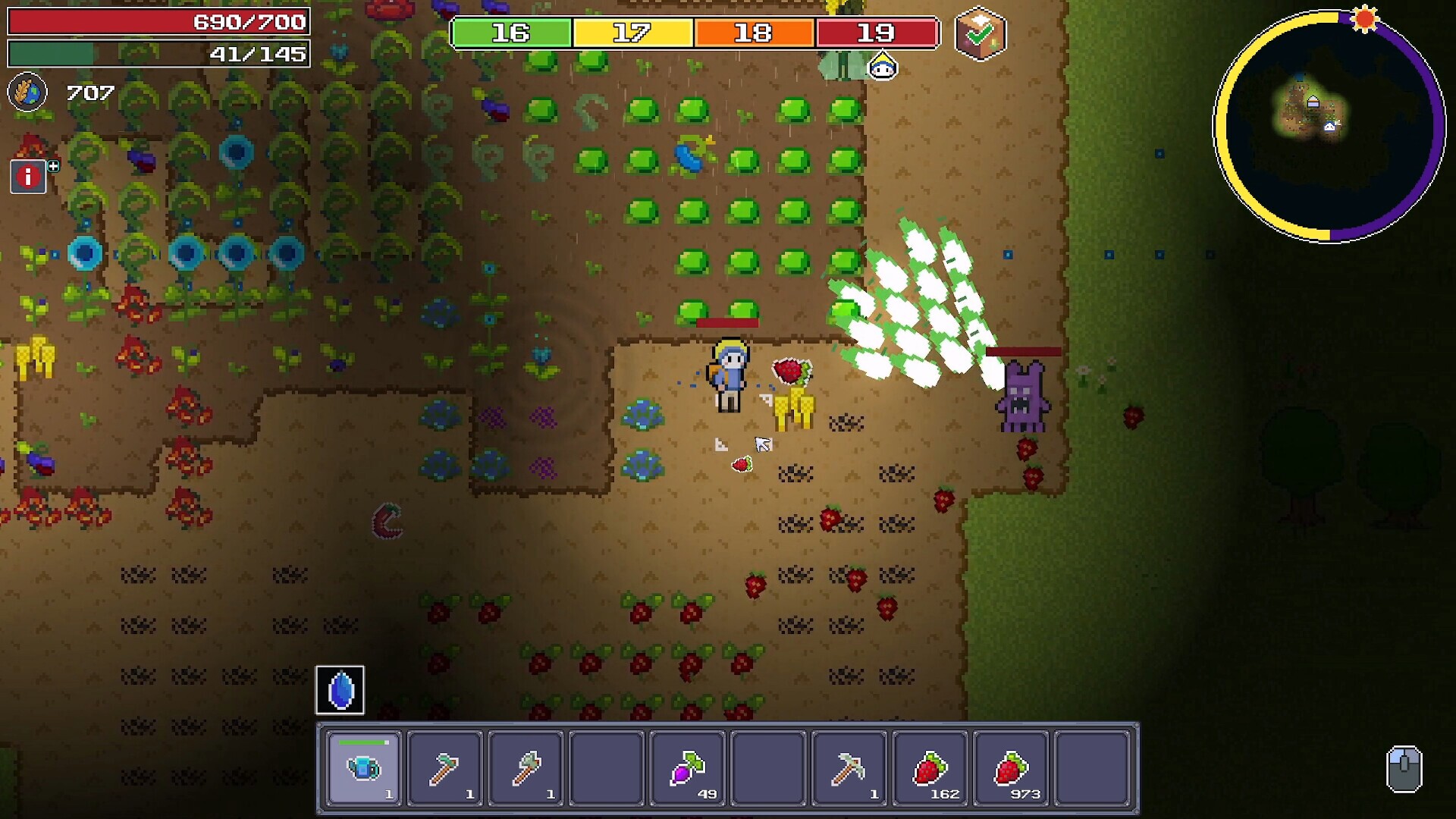Open the package box with green checkmark
Image resolution: width=1456 pixels, height=819 pixels.
tap(980, 33)
